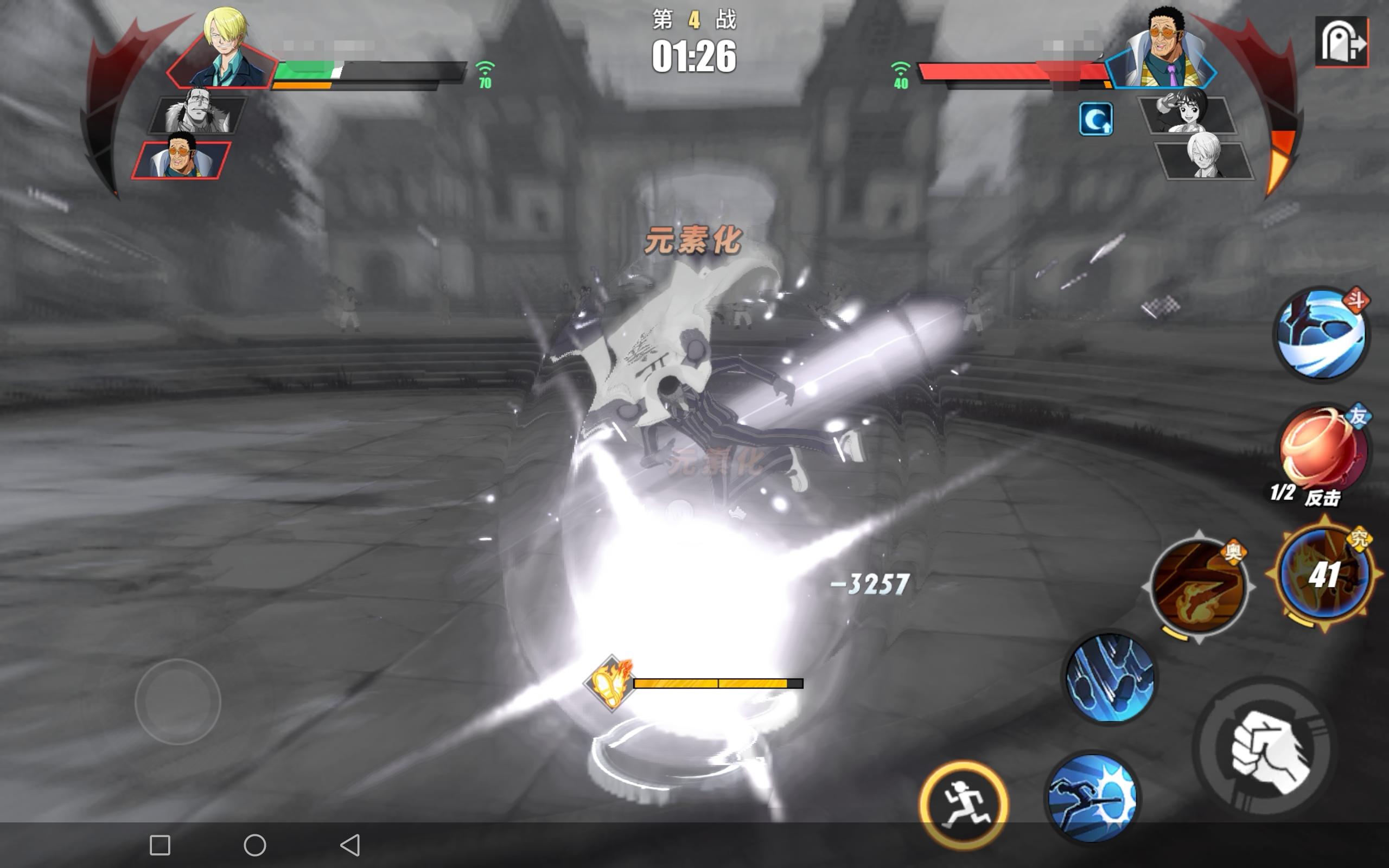
Task: Tap the player's green health bar
Action: tap(304, 69)
